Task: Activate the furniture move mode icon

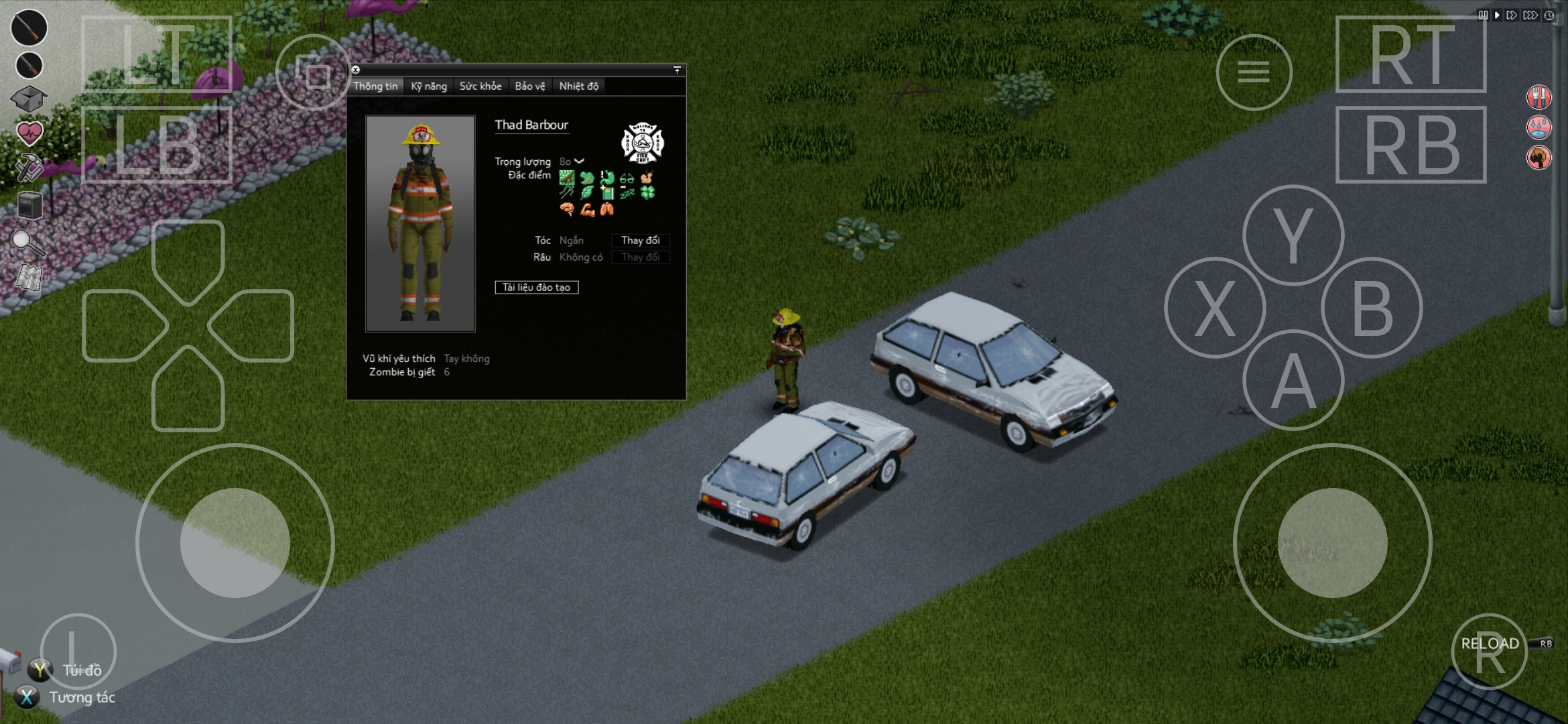Action: [x=29, y=205]
